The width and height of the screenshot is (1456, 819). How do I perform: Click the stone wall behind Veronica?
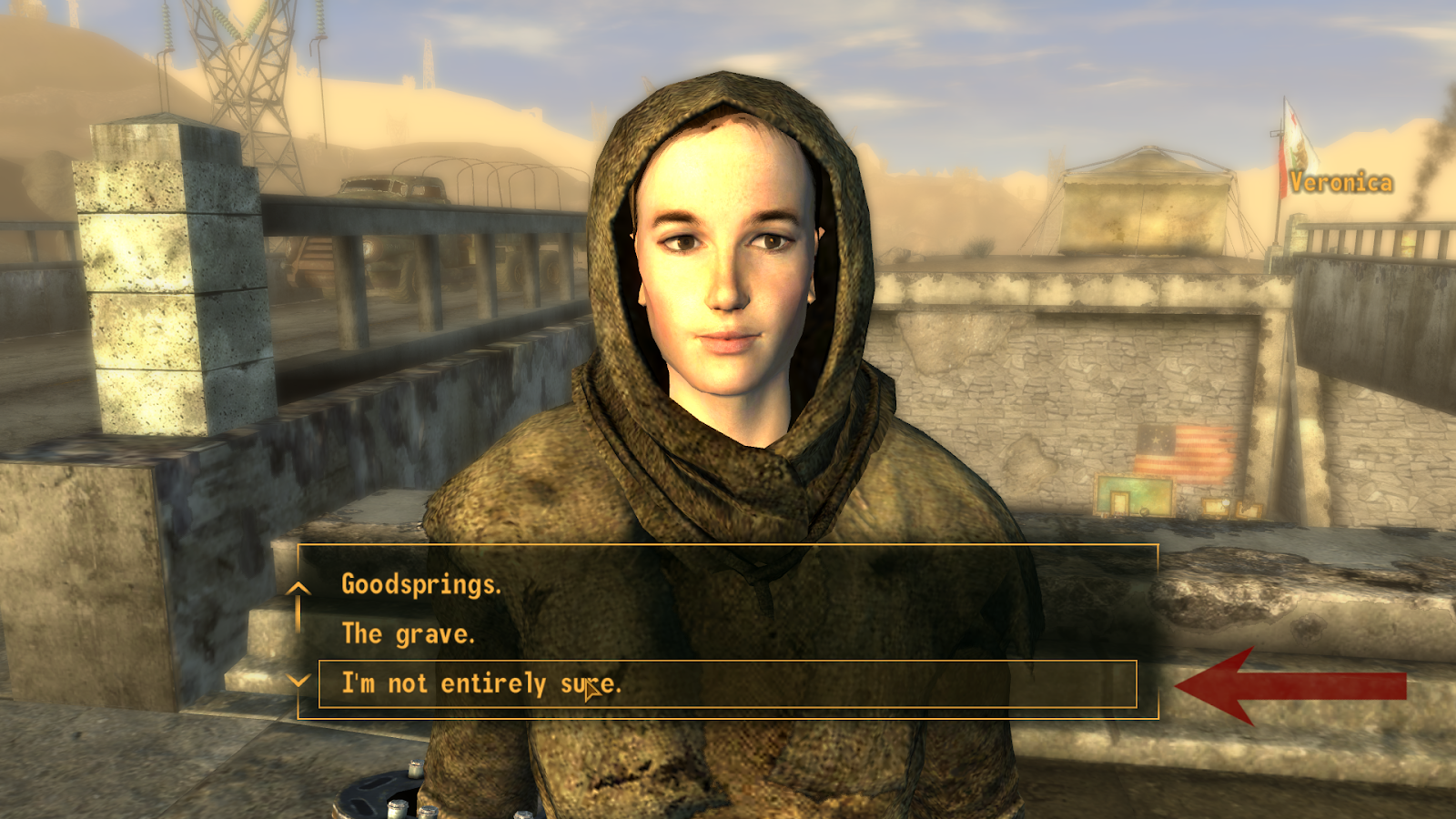(x=1001, y=382)
